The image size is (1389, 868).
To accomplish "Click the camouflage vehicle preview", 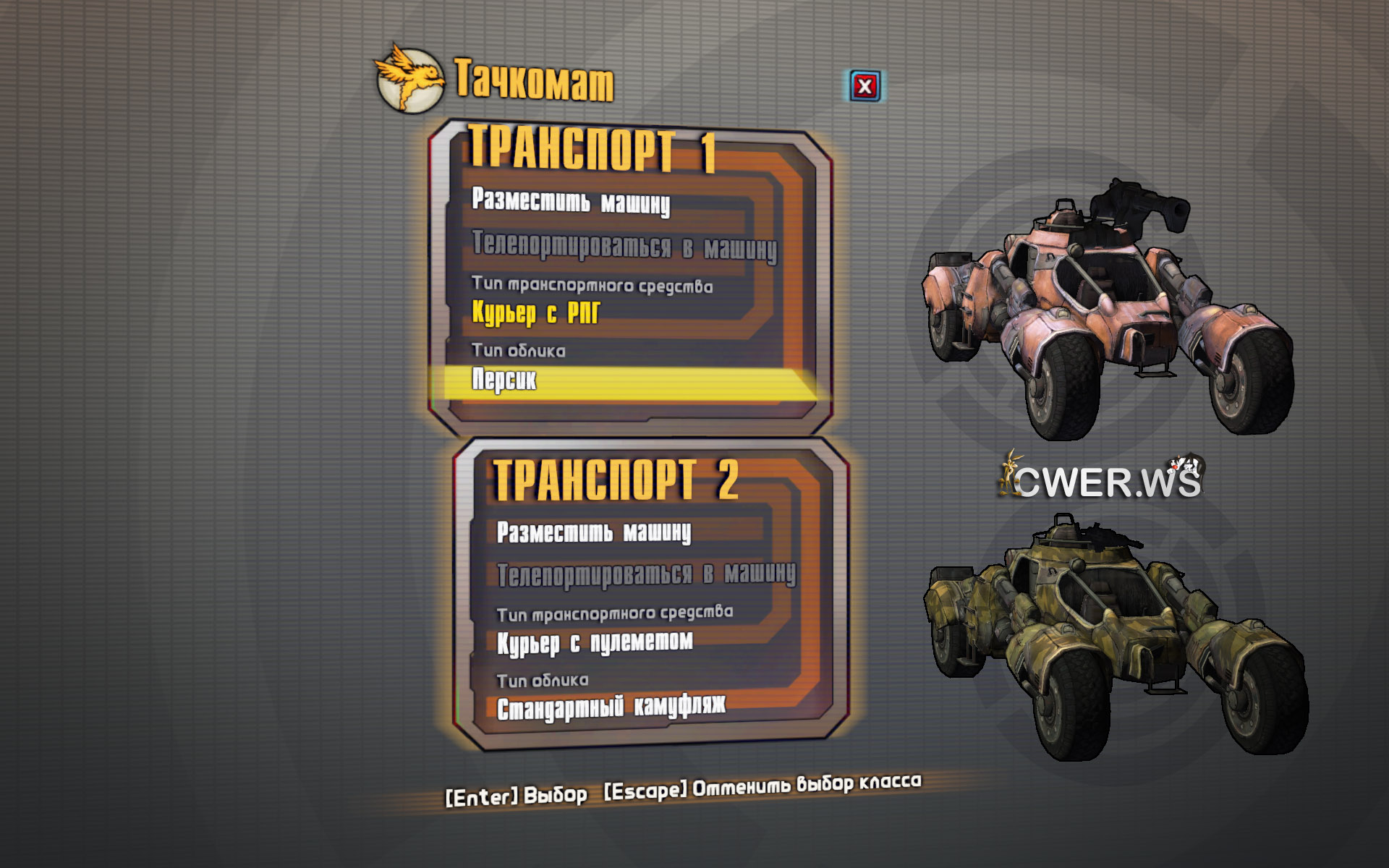I will [x=1114, y=637].
